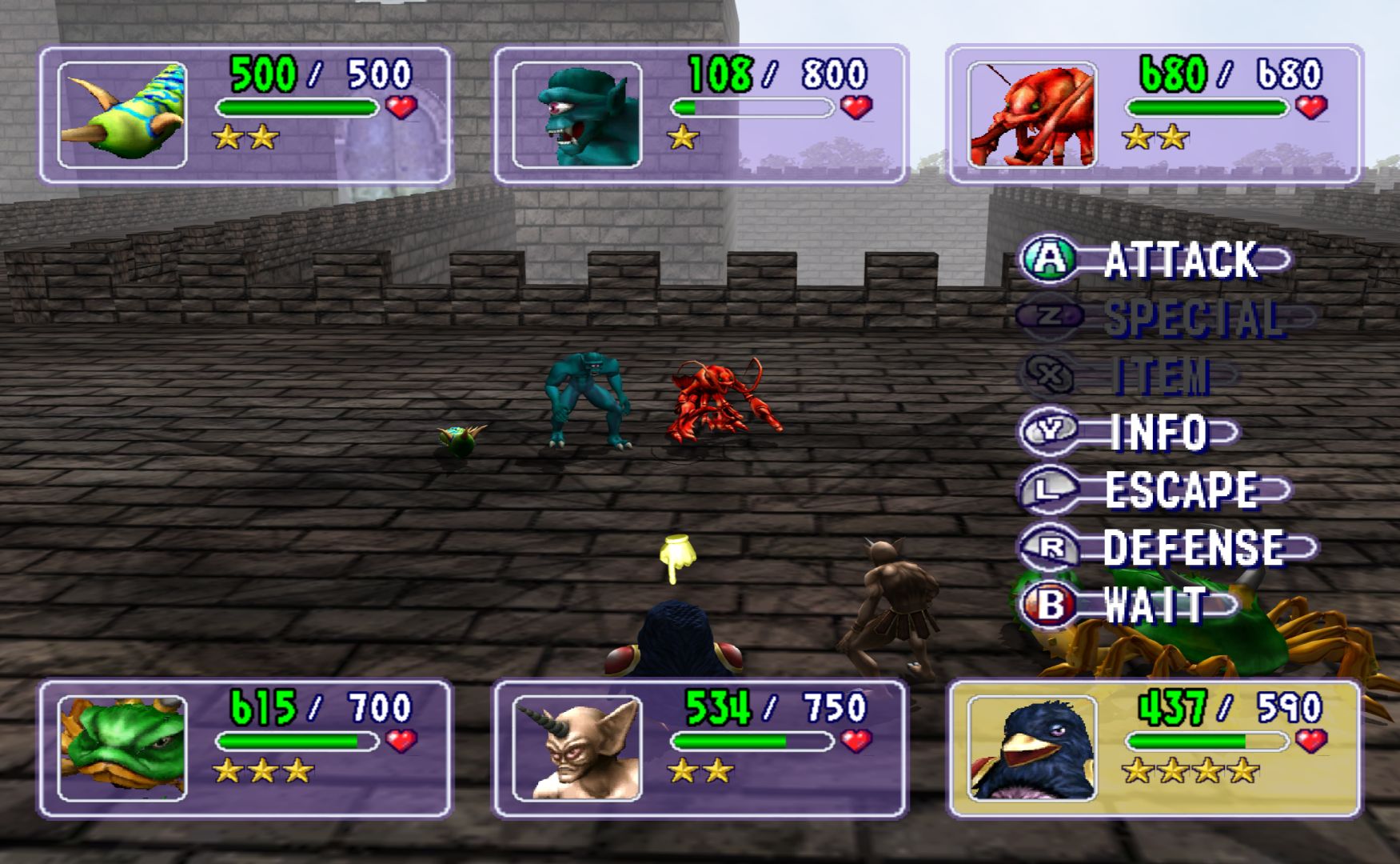
Task: Pick ESCAPE to flee the battle
Action: (x=1155, y=490)
